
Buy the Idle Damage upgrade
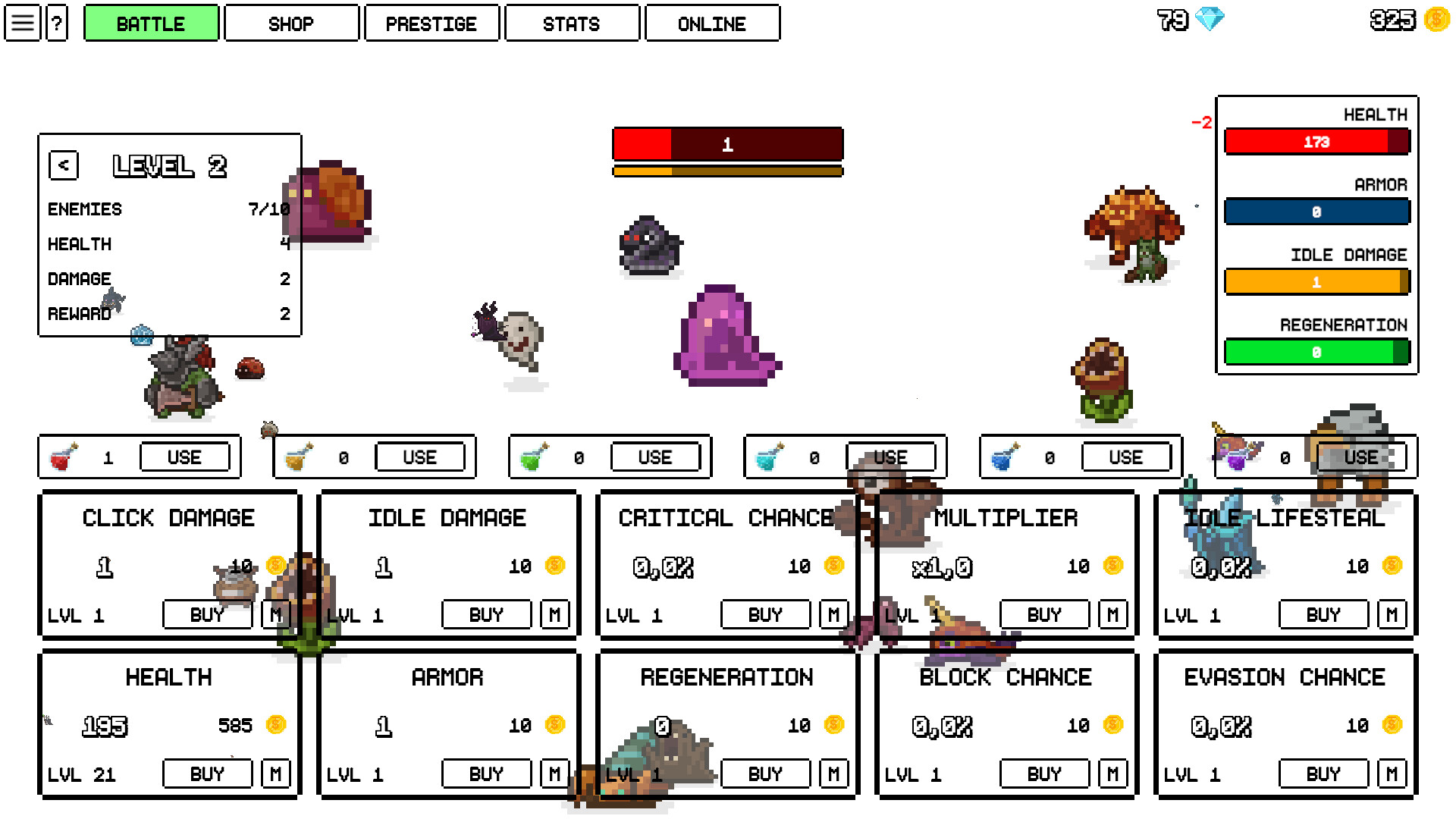tap(485, 614)
